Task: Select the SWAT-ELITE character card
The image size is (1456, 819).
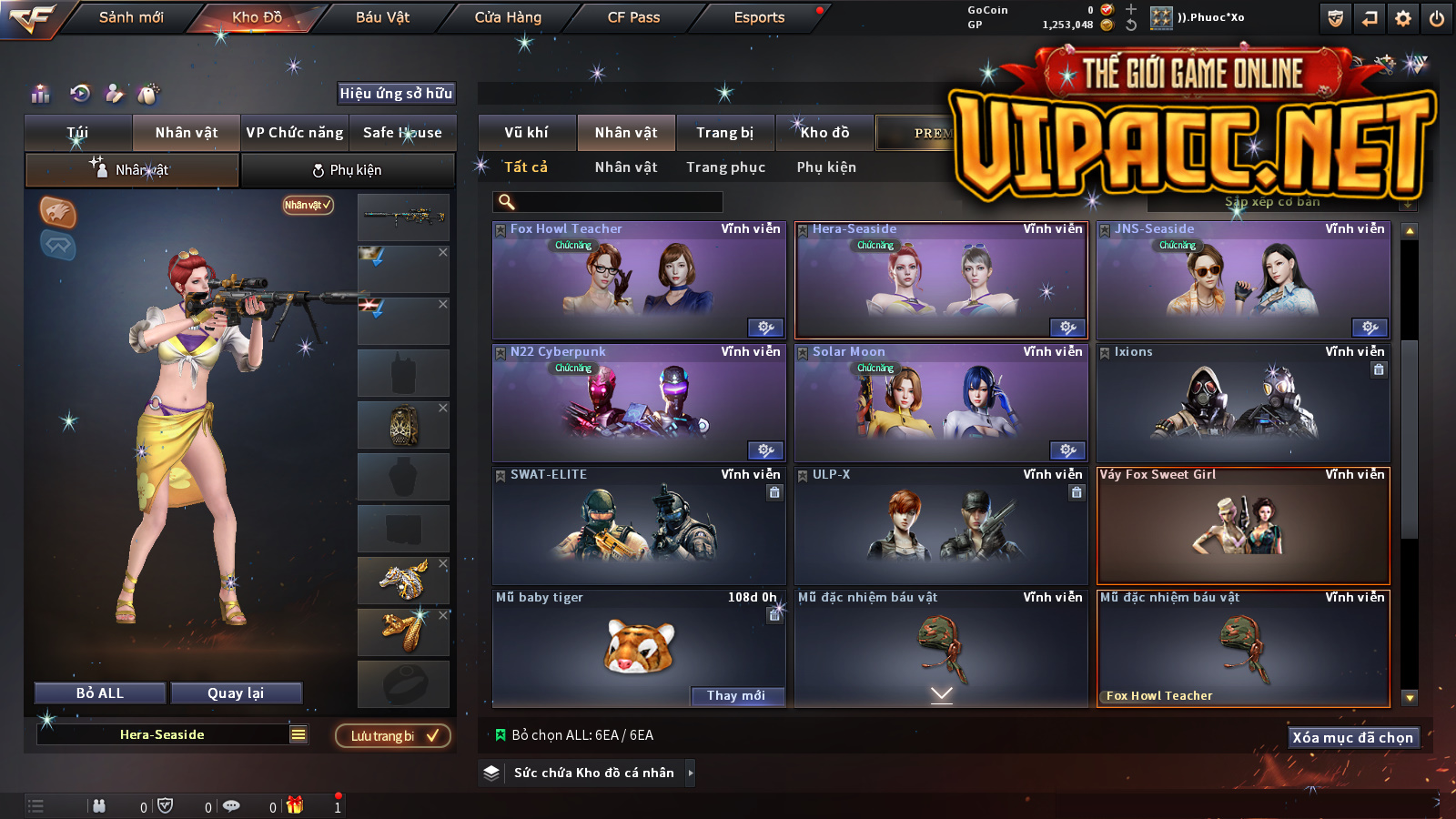Action: [638, 526]
